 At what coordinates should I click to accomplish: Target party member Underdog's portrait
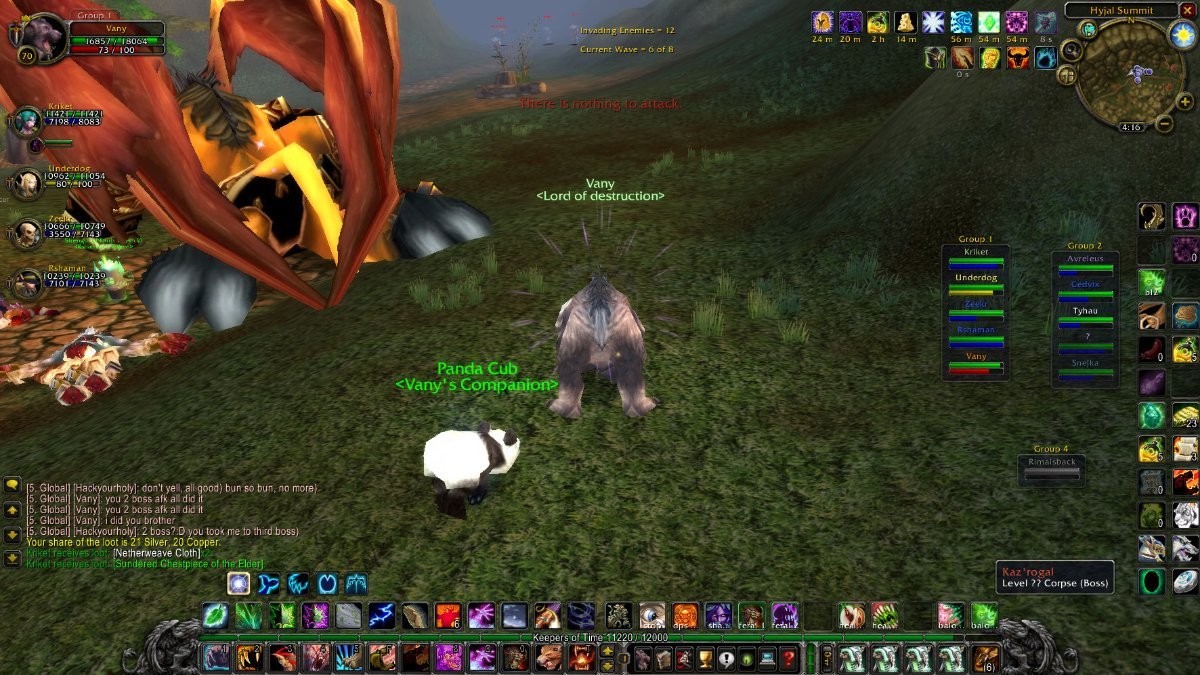(x=26, y=183)
